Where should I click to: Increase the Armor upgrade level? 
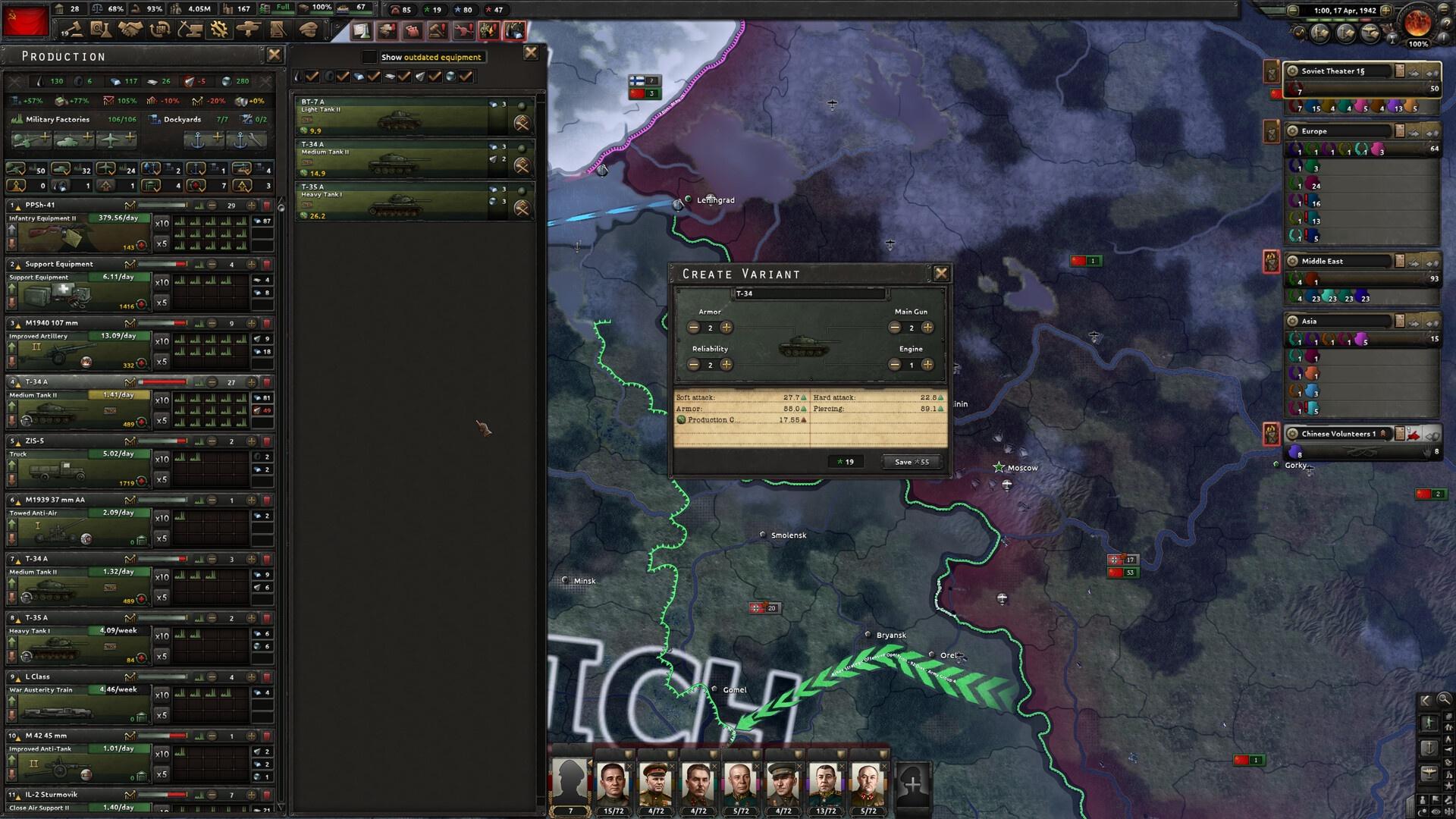tap(726, 328)
